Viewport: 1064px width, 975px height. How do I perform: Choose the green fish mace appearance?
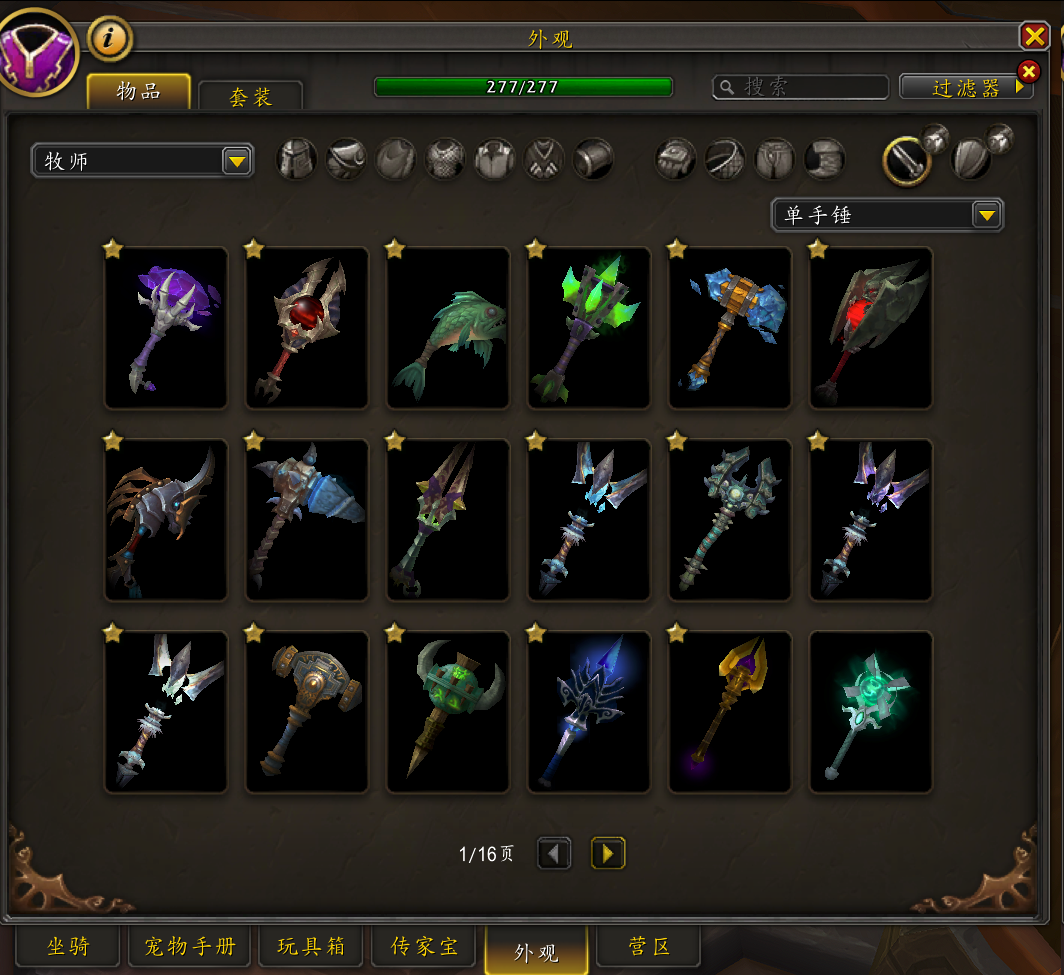point(448,328)
